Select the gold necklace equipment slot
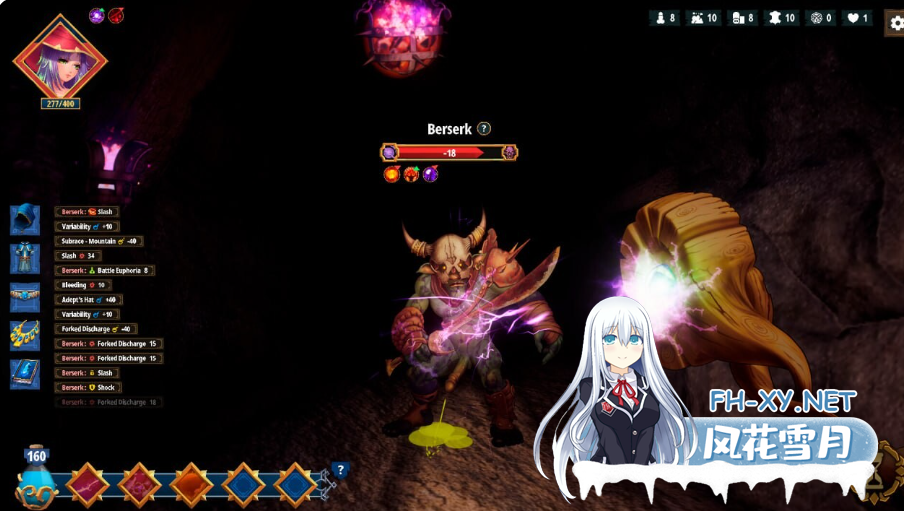 point(25,336)
